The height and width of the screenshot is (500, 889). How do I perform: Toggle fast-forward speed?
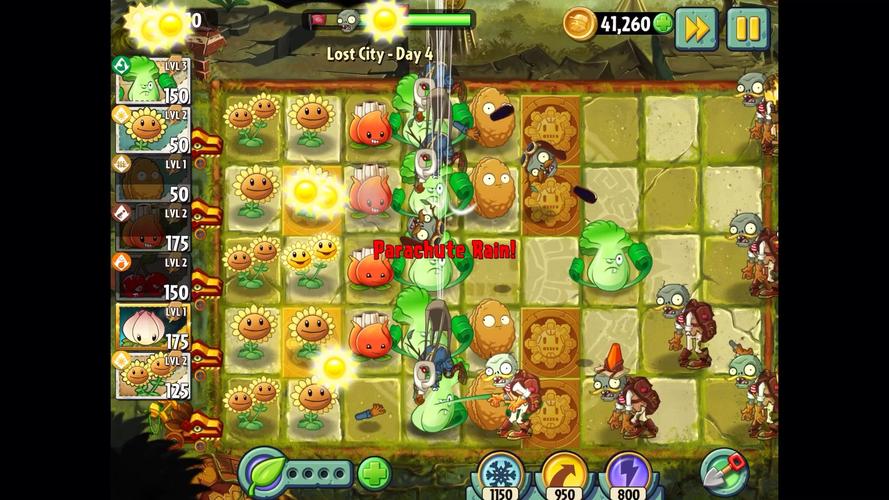click(695, 27)
